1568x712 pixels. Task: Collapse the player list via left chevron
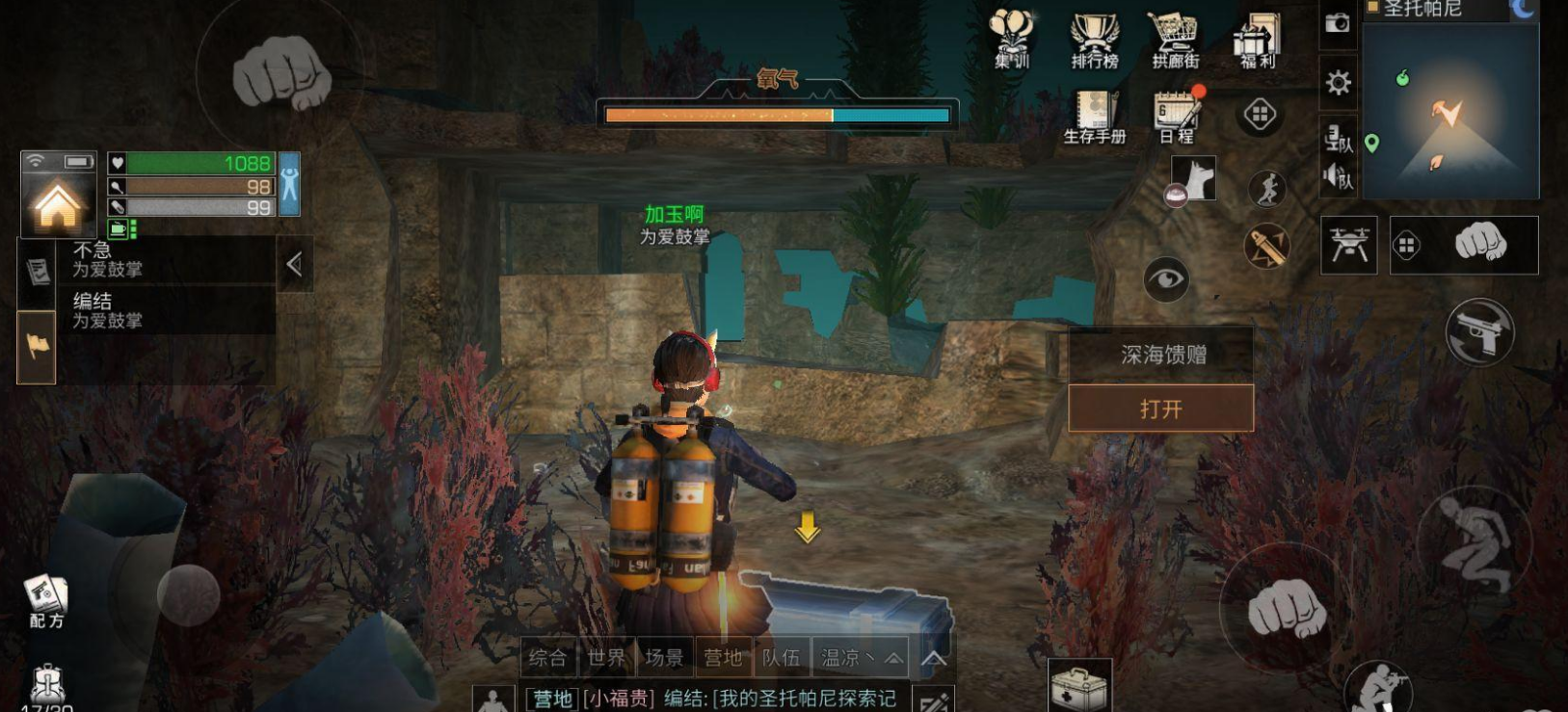[295, 262]
